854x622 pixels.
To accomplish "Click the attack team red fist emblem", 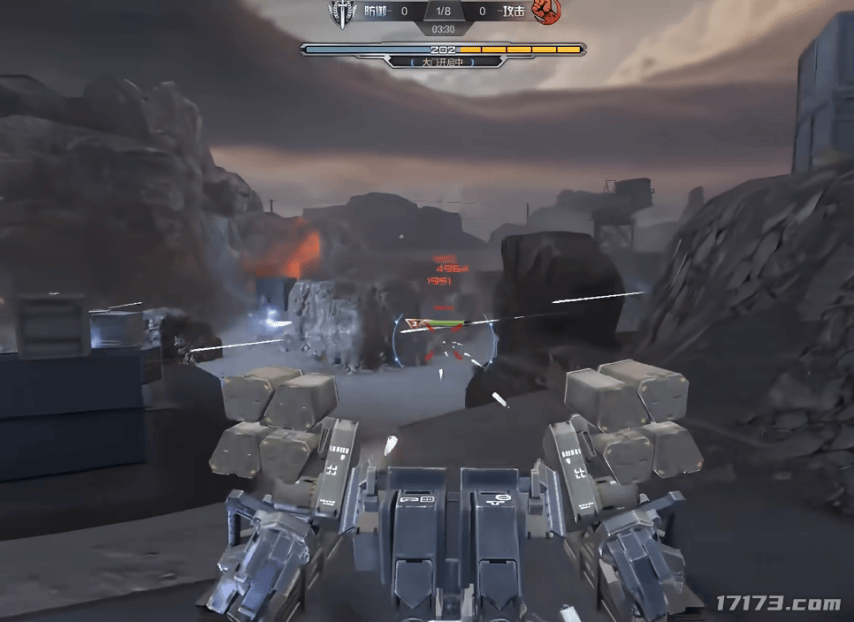I will click(x=545, y=11).
